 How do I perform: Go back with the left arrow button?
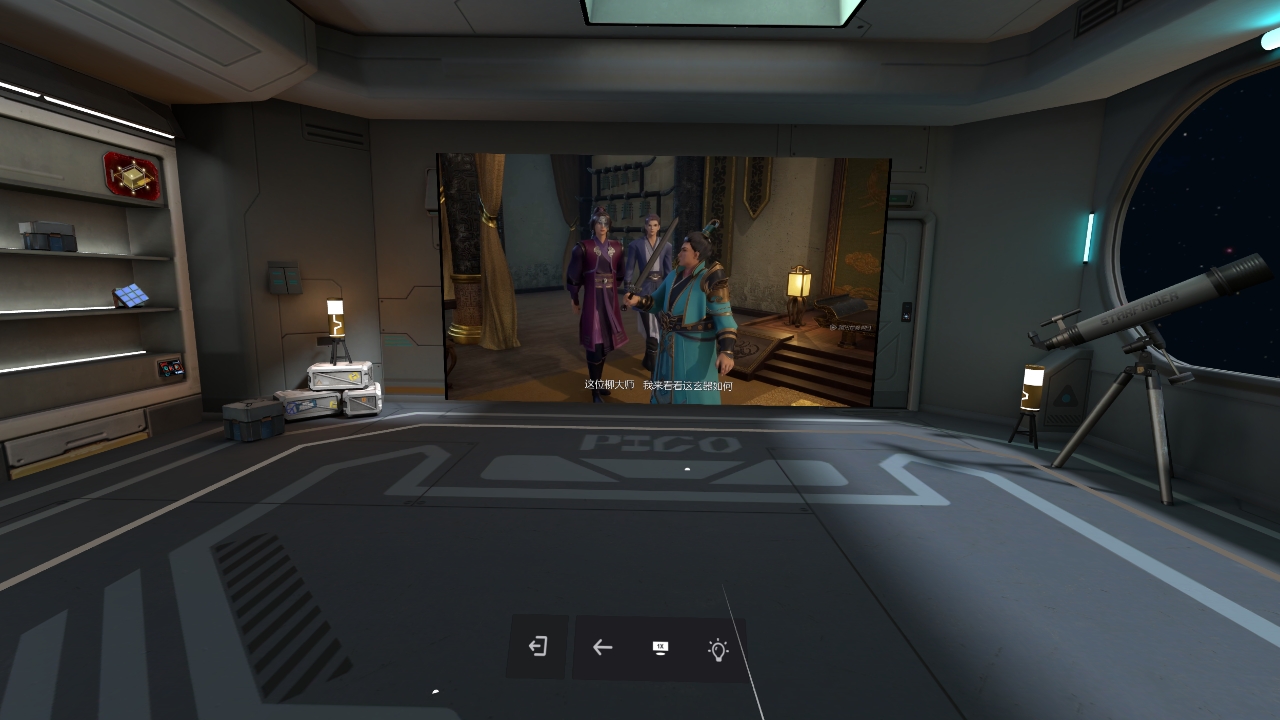[602, 647]
